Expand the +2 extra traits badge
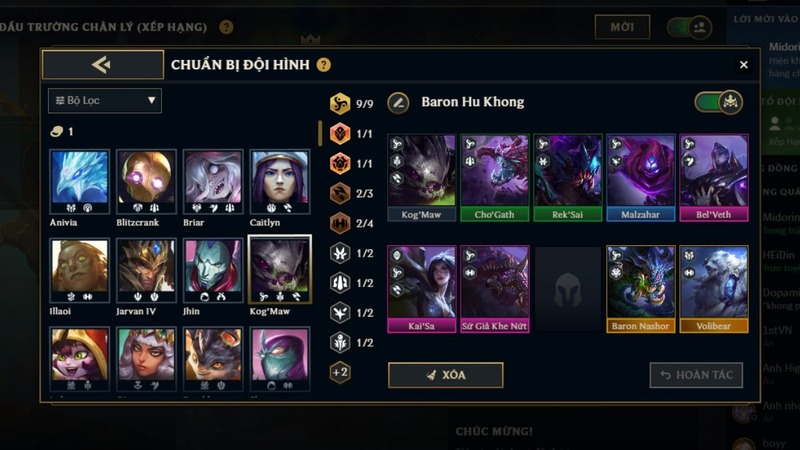The height and width of the screenshot is (450, 800). [x=340, y=372]
